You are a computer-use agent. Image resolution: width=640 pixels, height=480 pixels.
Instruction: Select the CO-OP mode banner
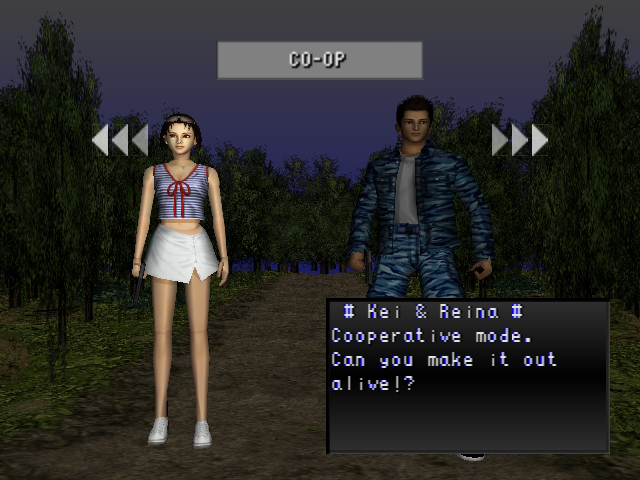click(319, 60)
